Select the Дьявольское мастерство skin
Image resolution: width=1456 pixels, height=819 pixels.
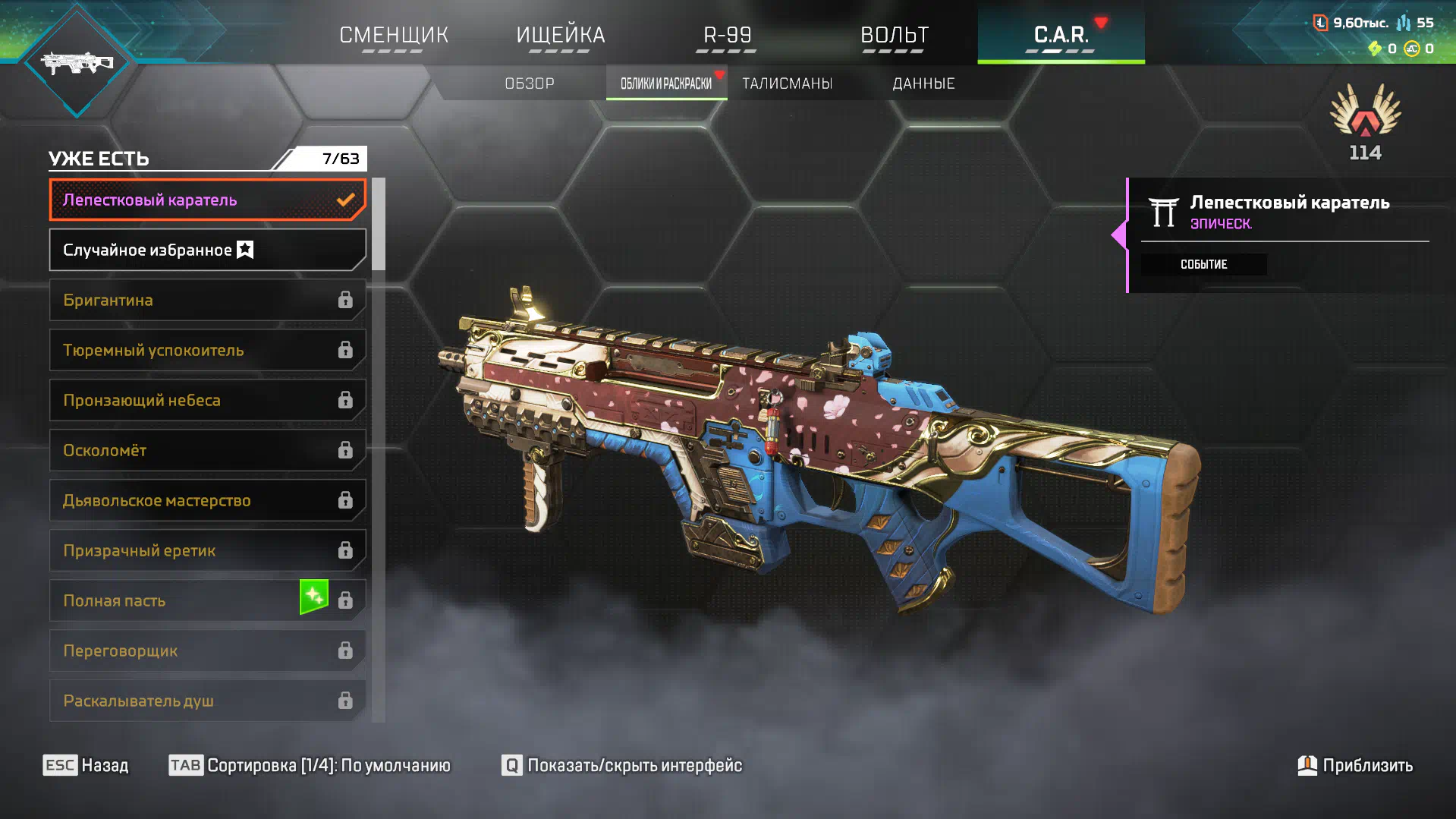(207, 500)
